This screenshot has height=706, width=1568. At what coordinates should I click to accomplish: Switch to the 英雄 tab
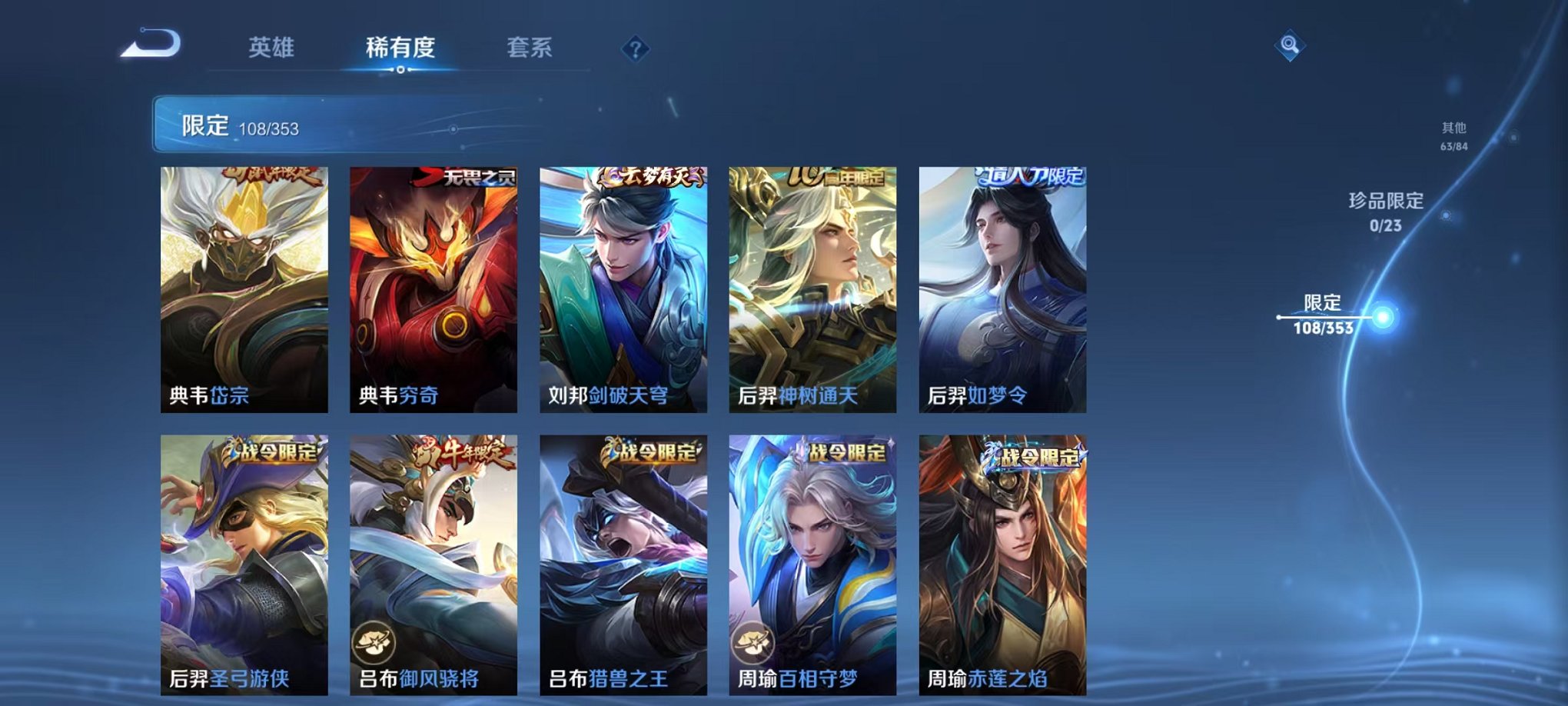point(274,48)
